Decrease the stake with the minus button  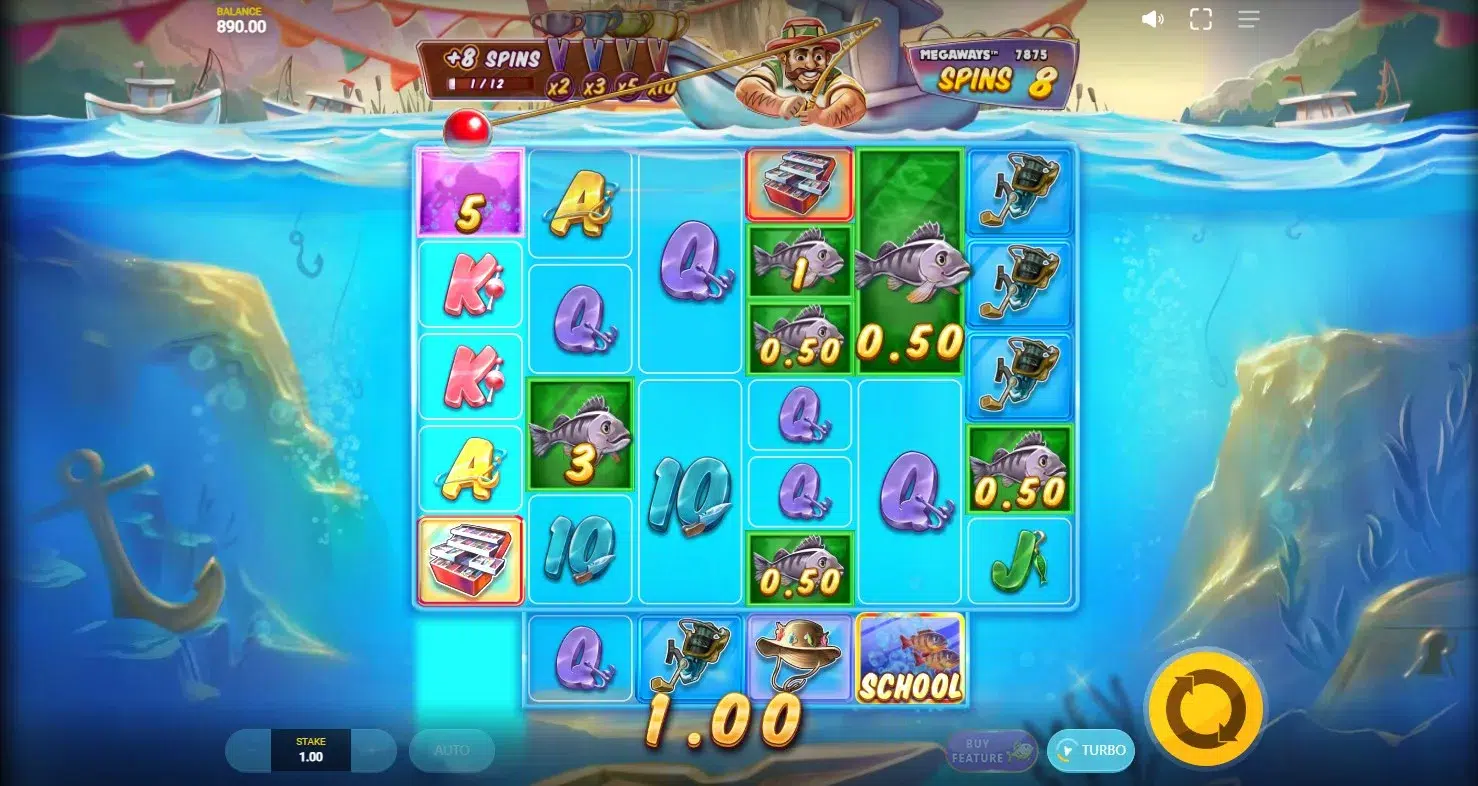pos(251,750)
